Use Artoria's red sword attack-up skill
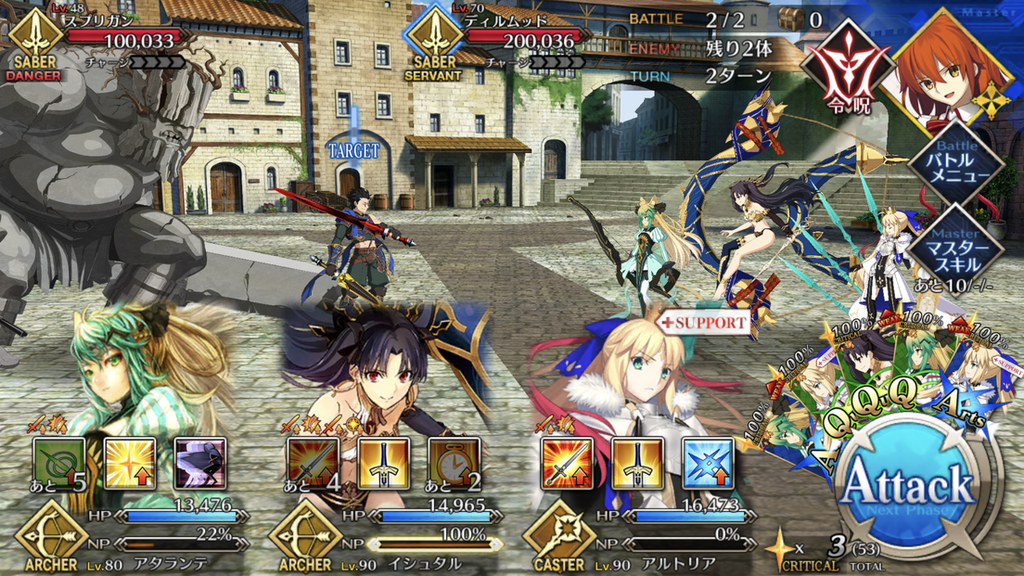This screenshot has height=576, width=1024. (x=567, y=463)
